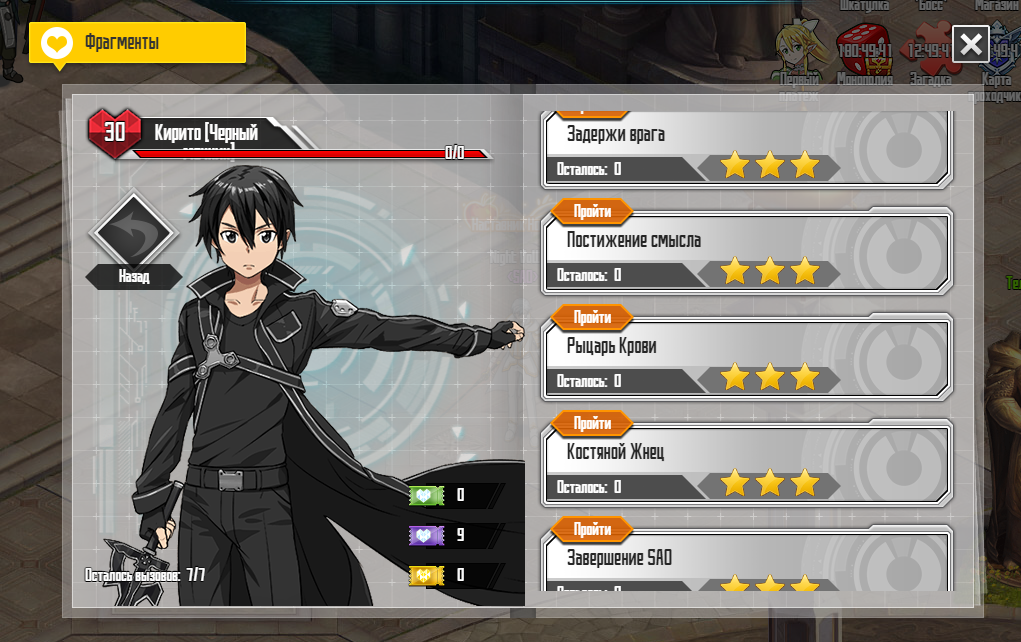The image size is (1021, 642).
Task: Select the Задержи врага mission row
Action: tap(746, 146)
